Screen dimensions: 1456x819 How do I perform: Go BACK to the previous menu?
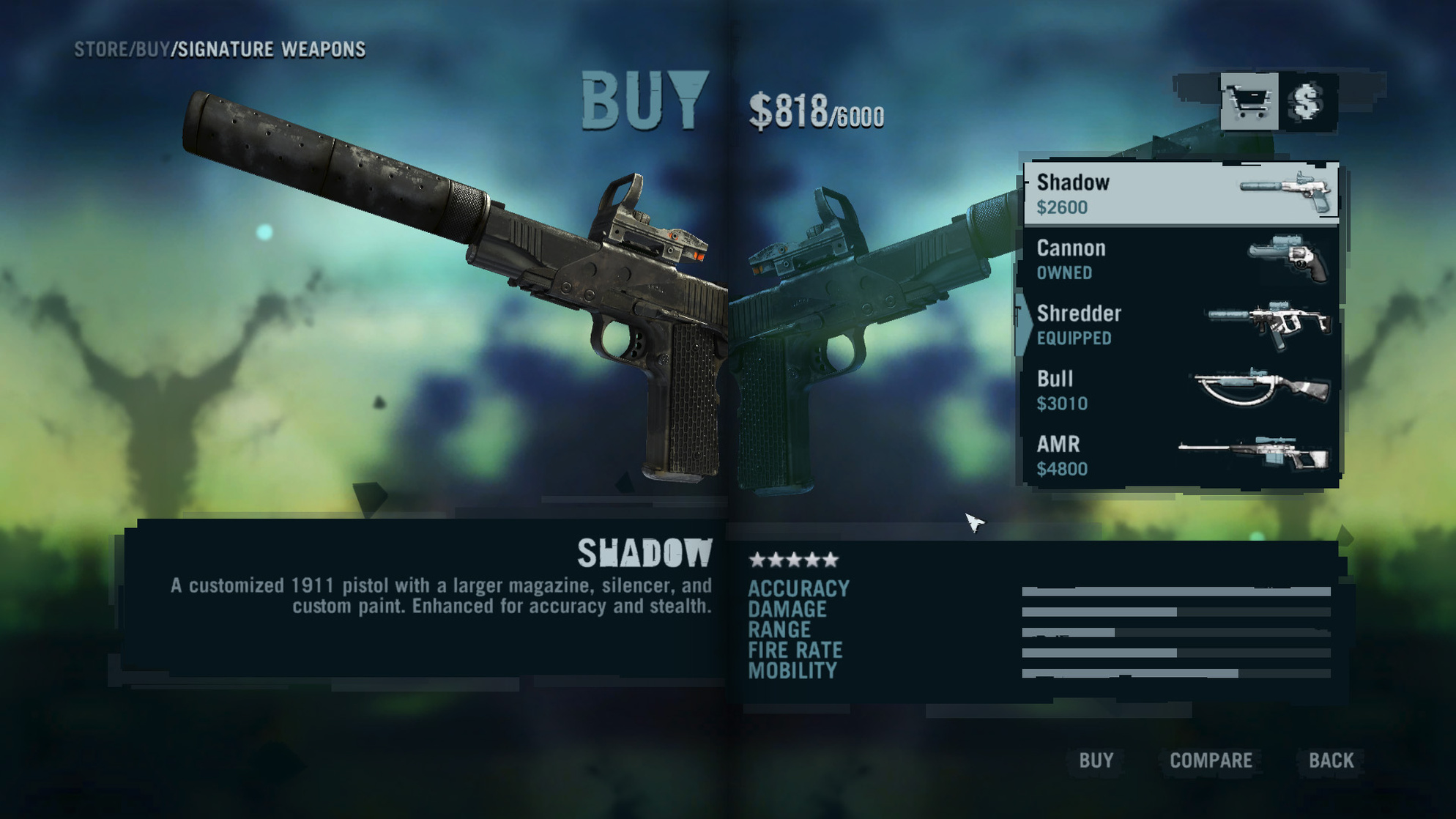point(1331,760)
